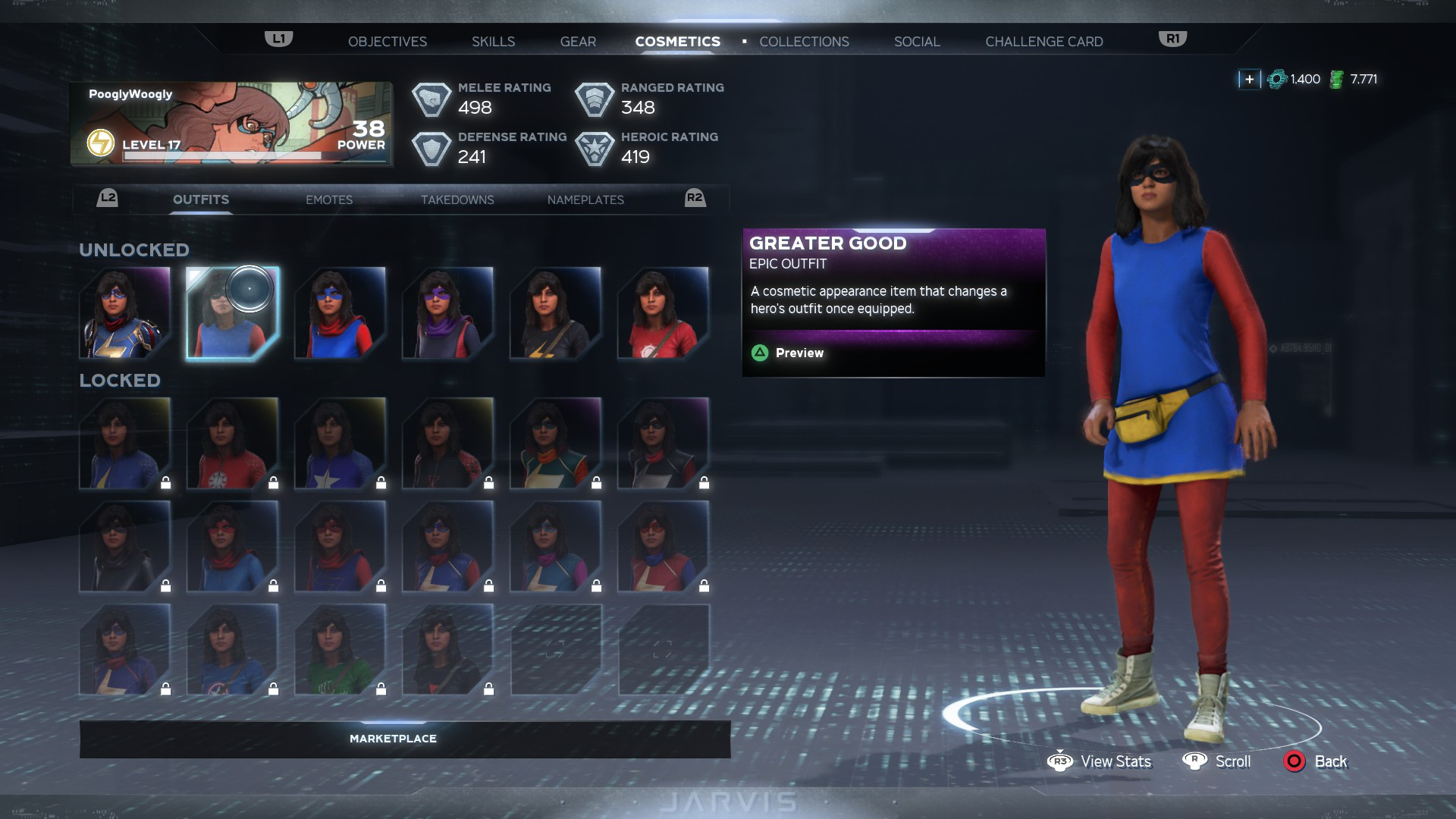Pick the unlocked black lightning shirt outfit
This screenshot has height=819, width=1456.
(556, 312)
